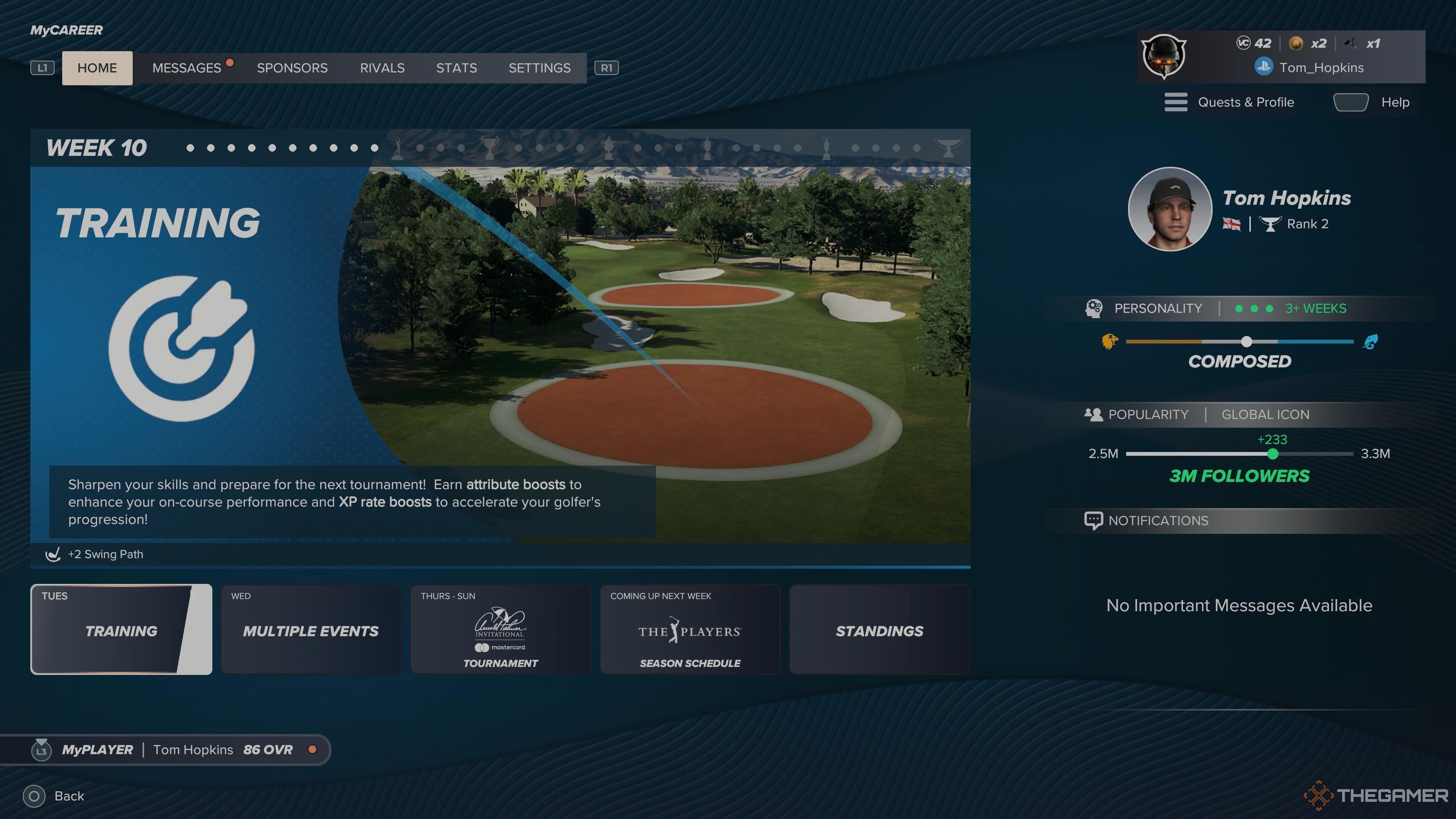Open the SETTINGS tab
Screen dimensions: 1456x819
coord(539,68)
